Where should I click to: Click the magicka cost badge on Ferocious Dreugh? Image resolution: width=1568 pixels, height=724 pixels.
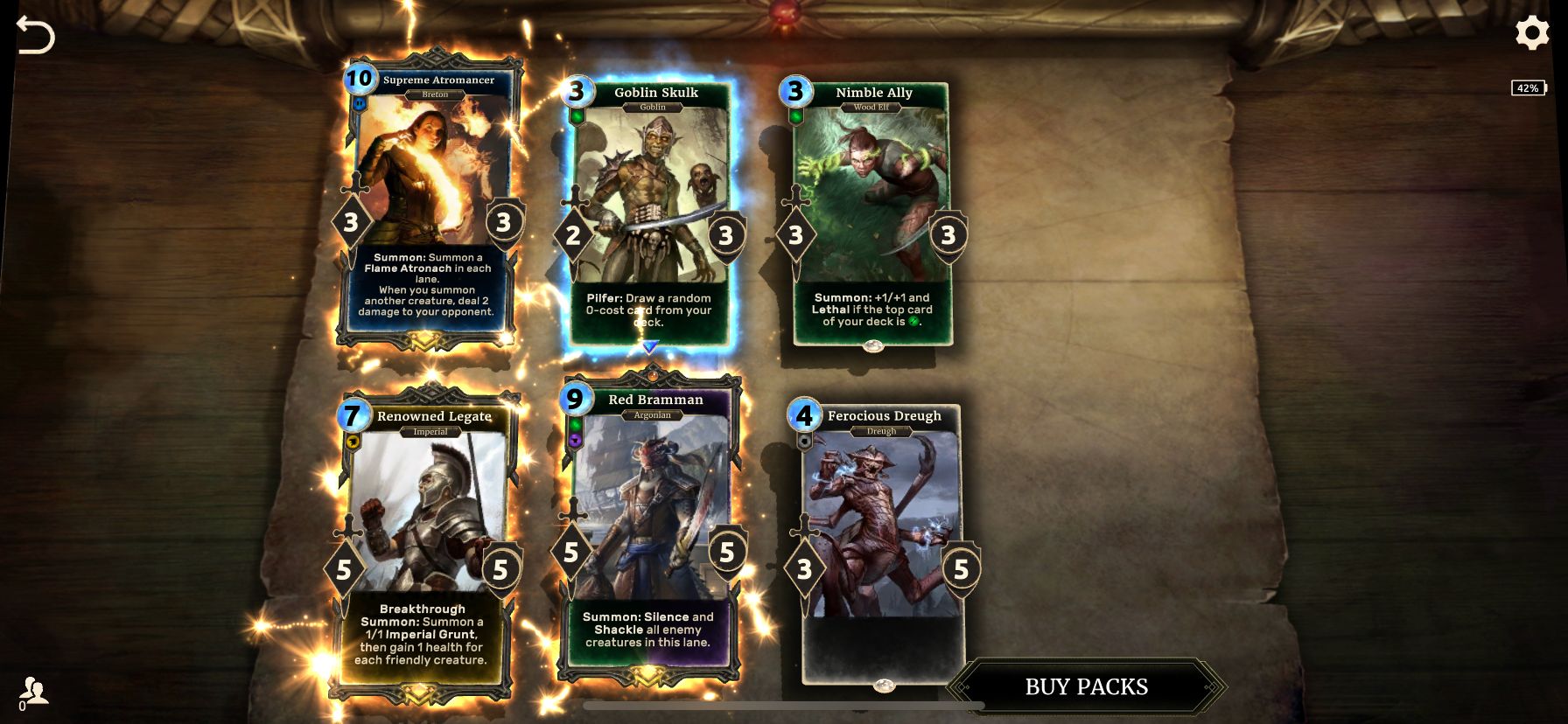tap(803, 415)
